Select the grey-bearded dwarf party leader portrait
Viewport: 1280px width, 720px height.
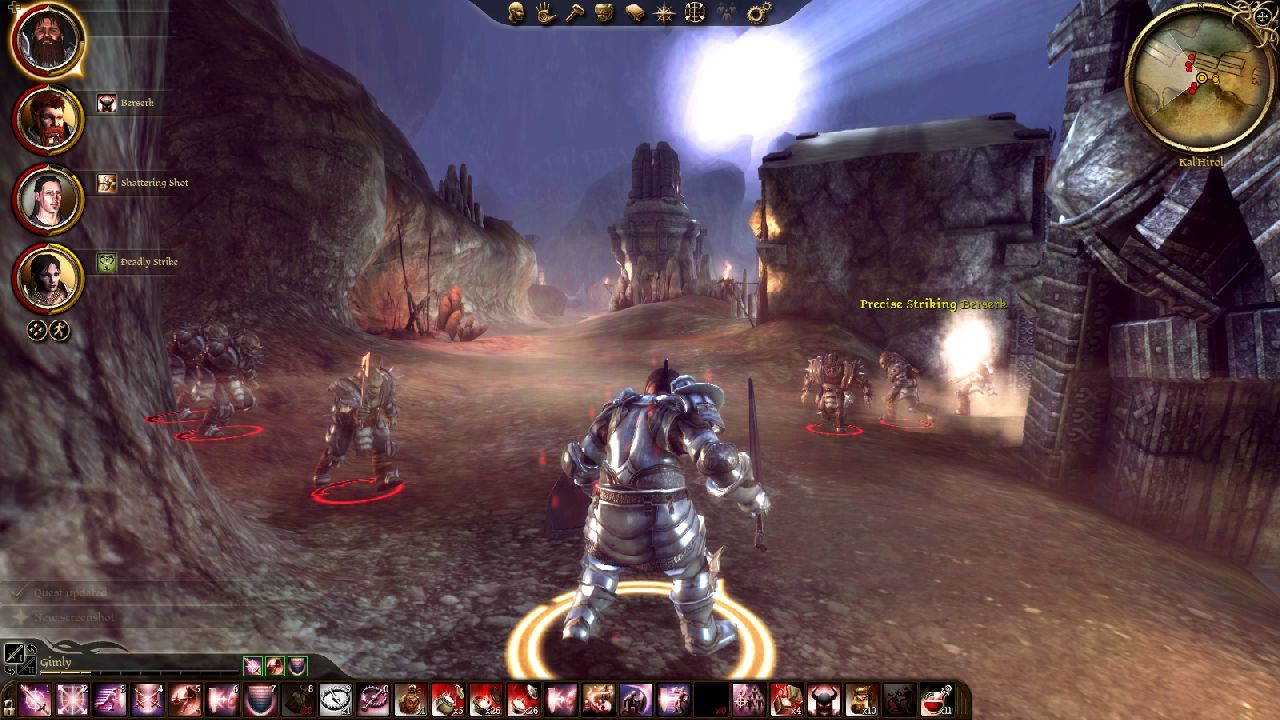48,40
